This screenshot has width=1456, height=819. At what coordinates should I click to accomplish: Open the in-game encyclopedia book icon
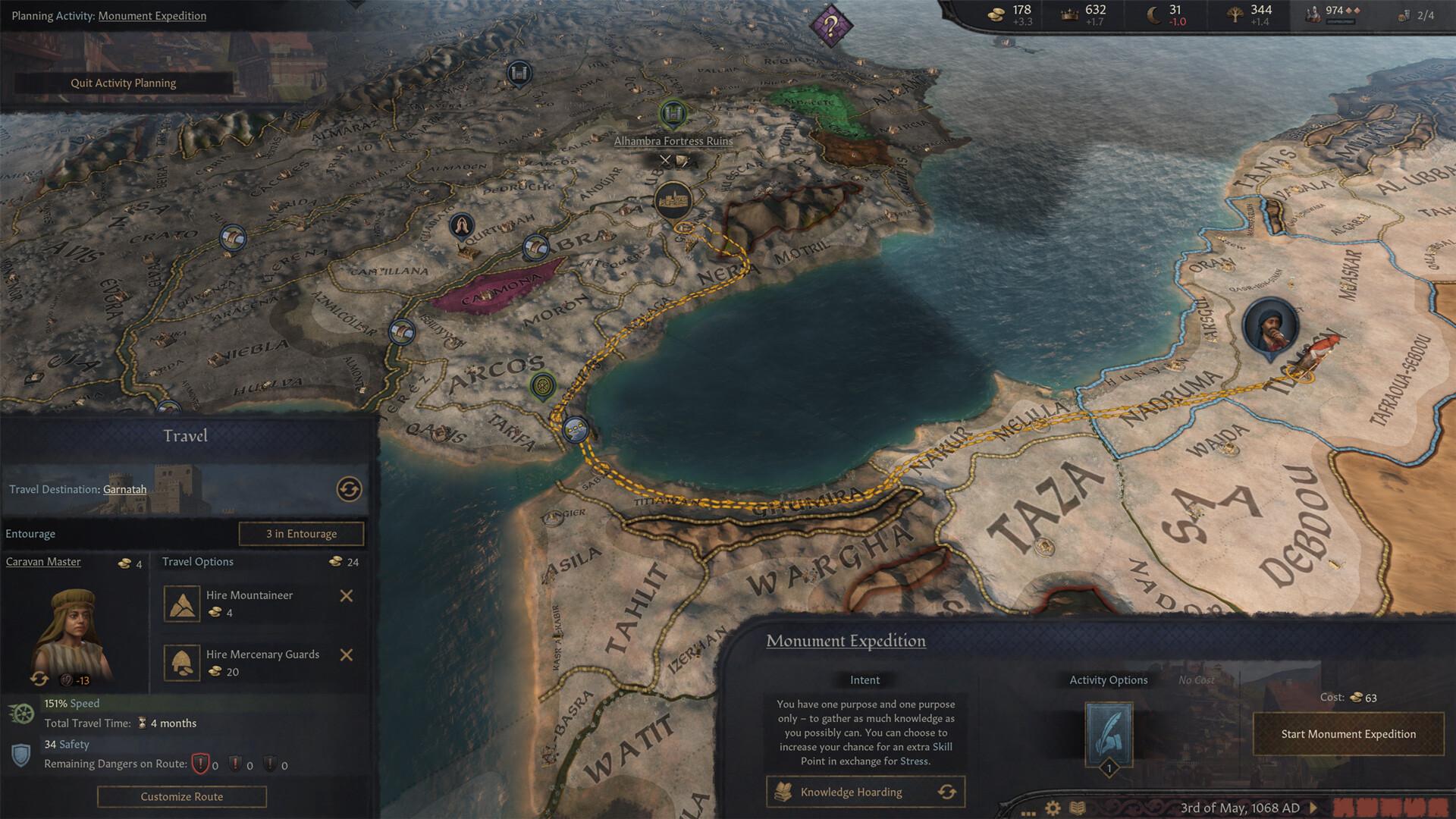pos(1078,808)
